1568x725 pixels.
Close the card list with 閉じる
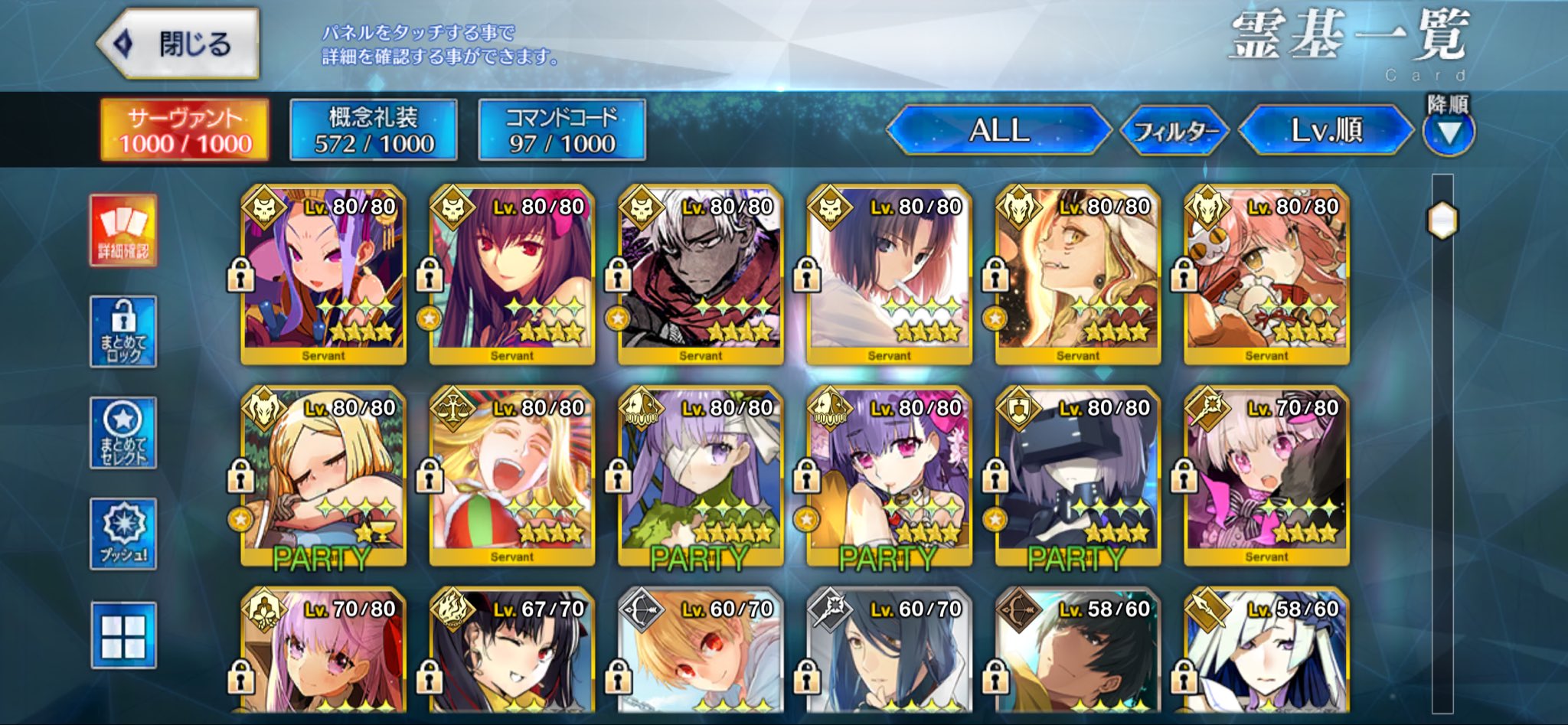179,44
